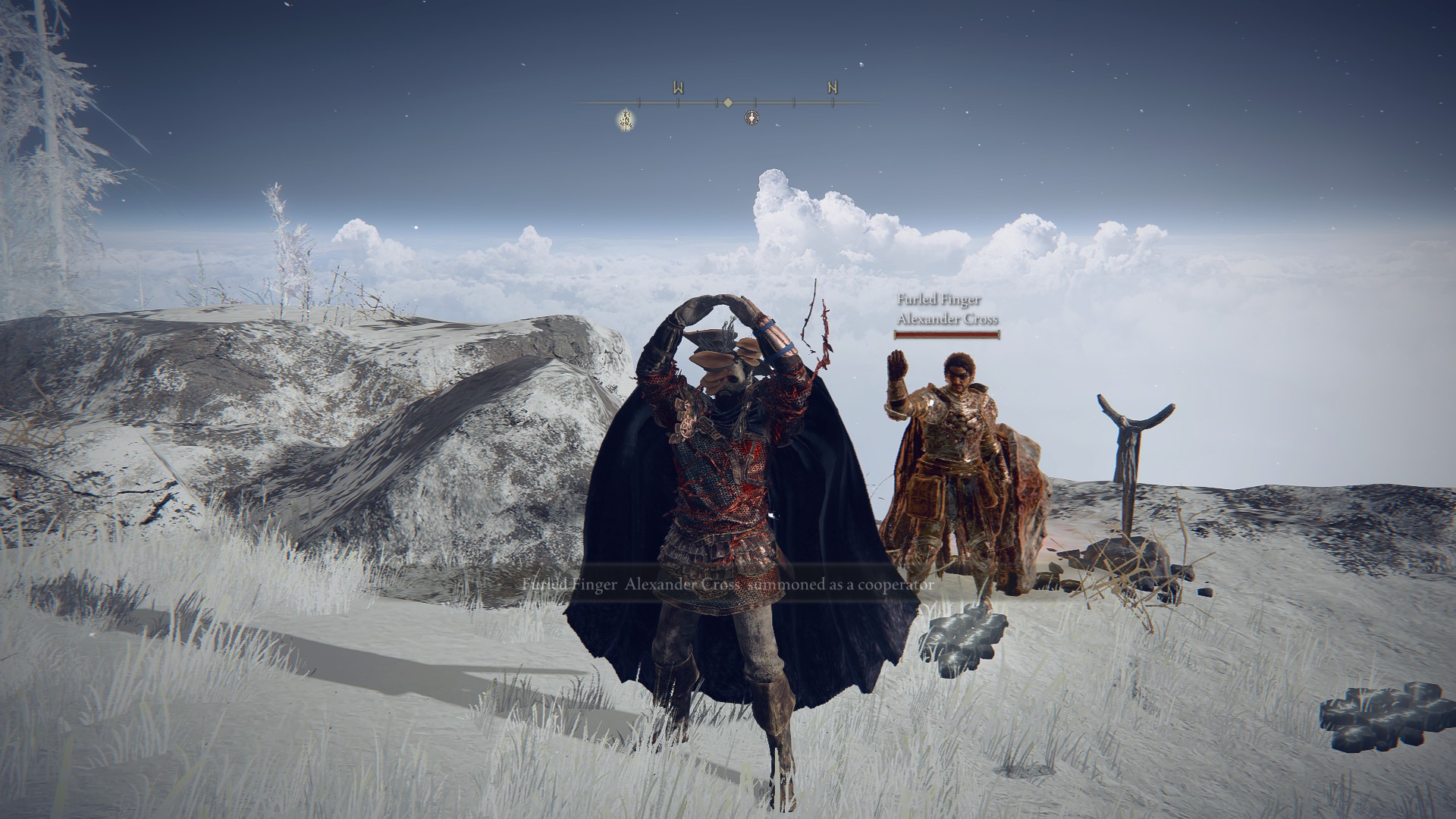Select the round cooperator marker below the compass

click(x=752, y=118)
